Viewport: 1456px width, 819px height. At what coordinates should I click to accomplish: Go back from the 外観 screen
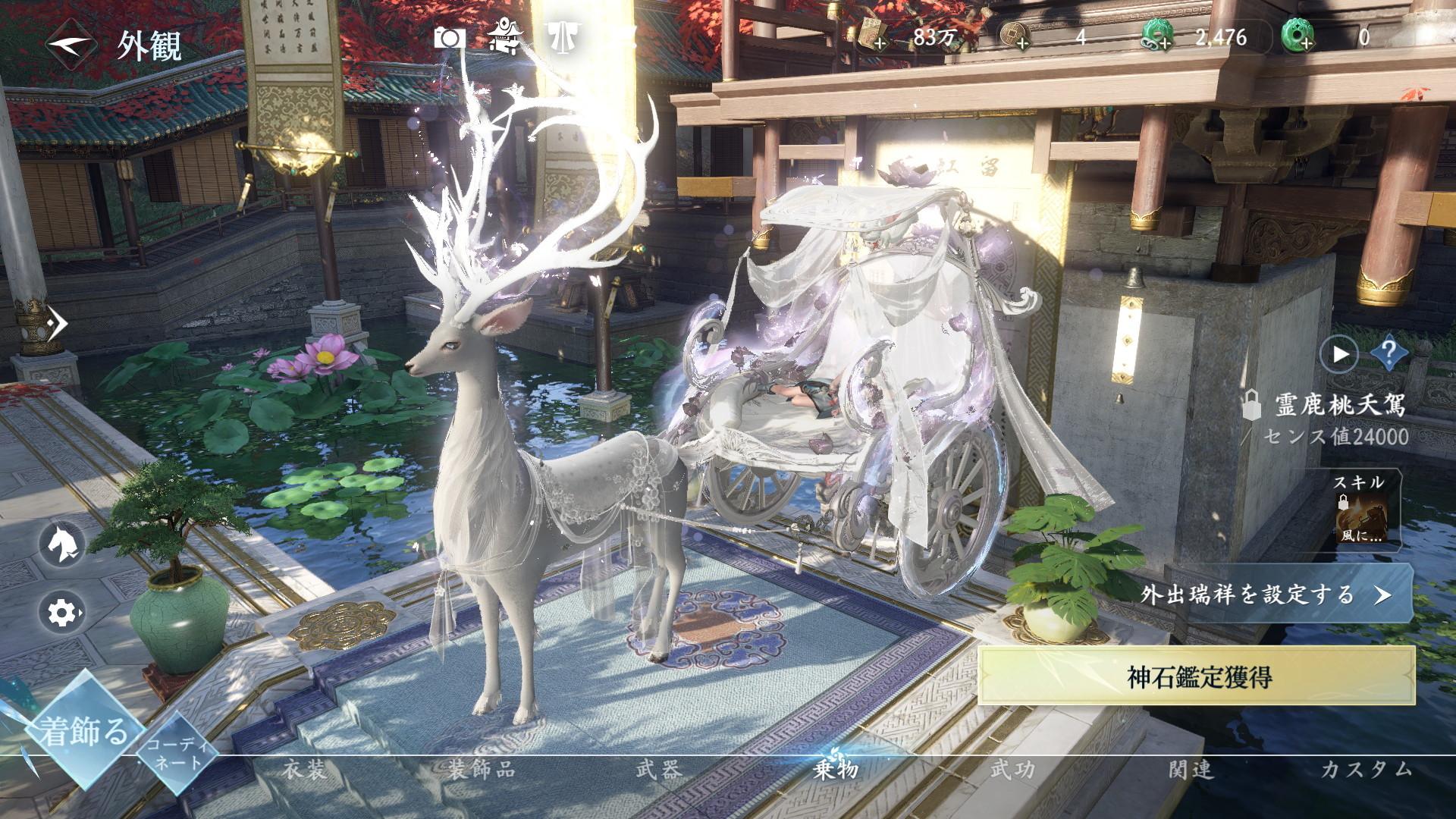(72, 45)
